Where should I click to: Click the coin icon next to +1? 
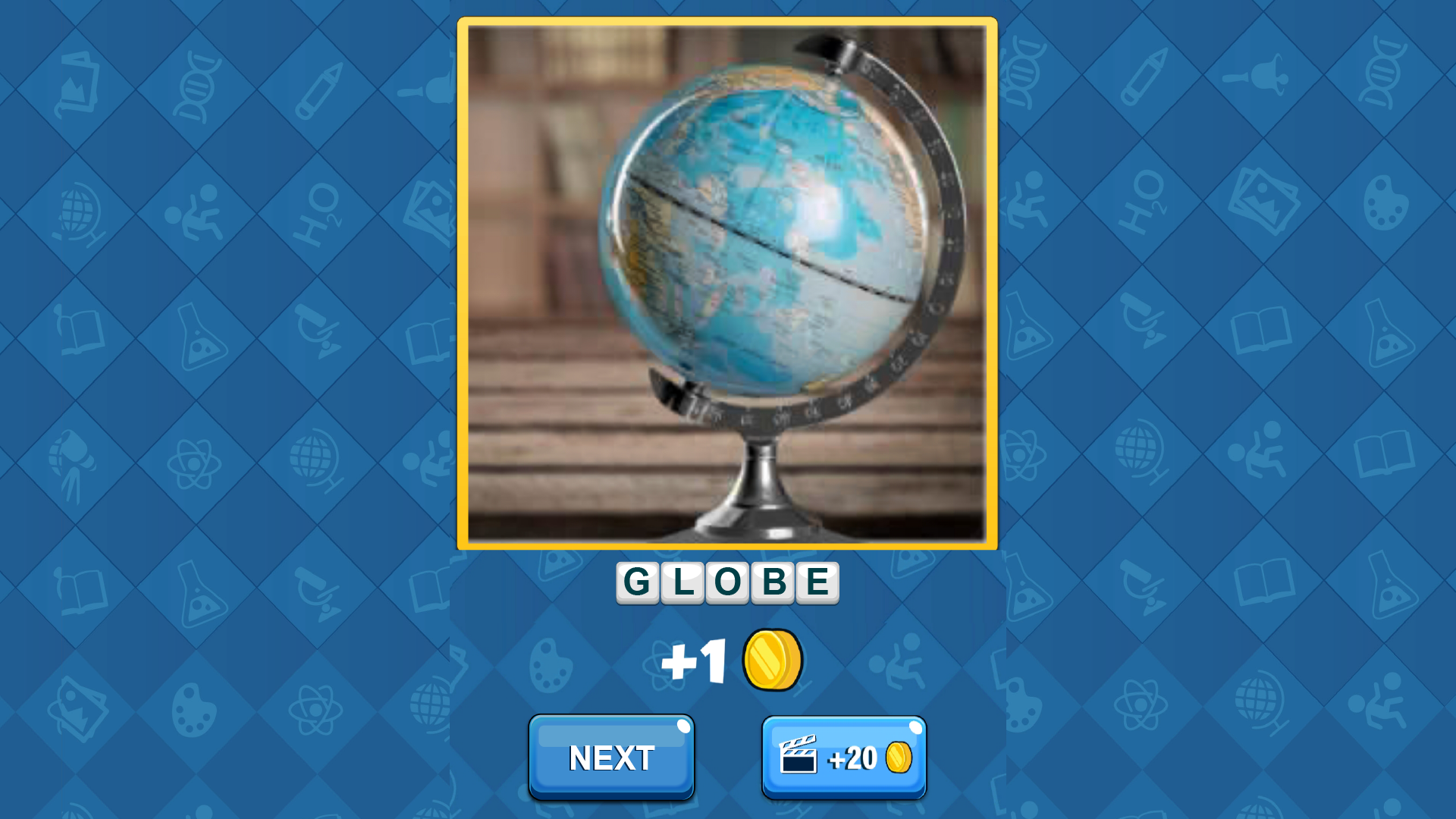(x=773, y=658)
